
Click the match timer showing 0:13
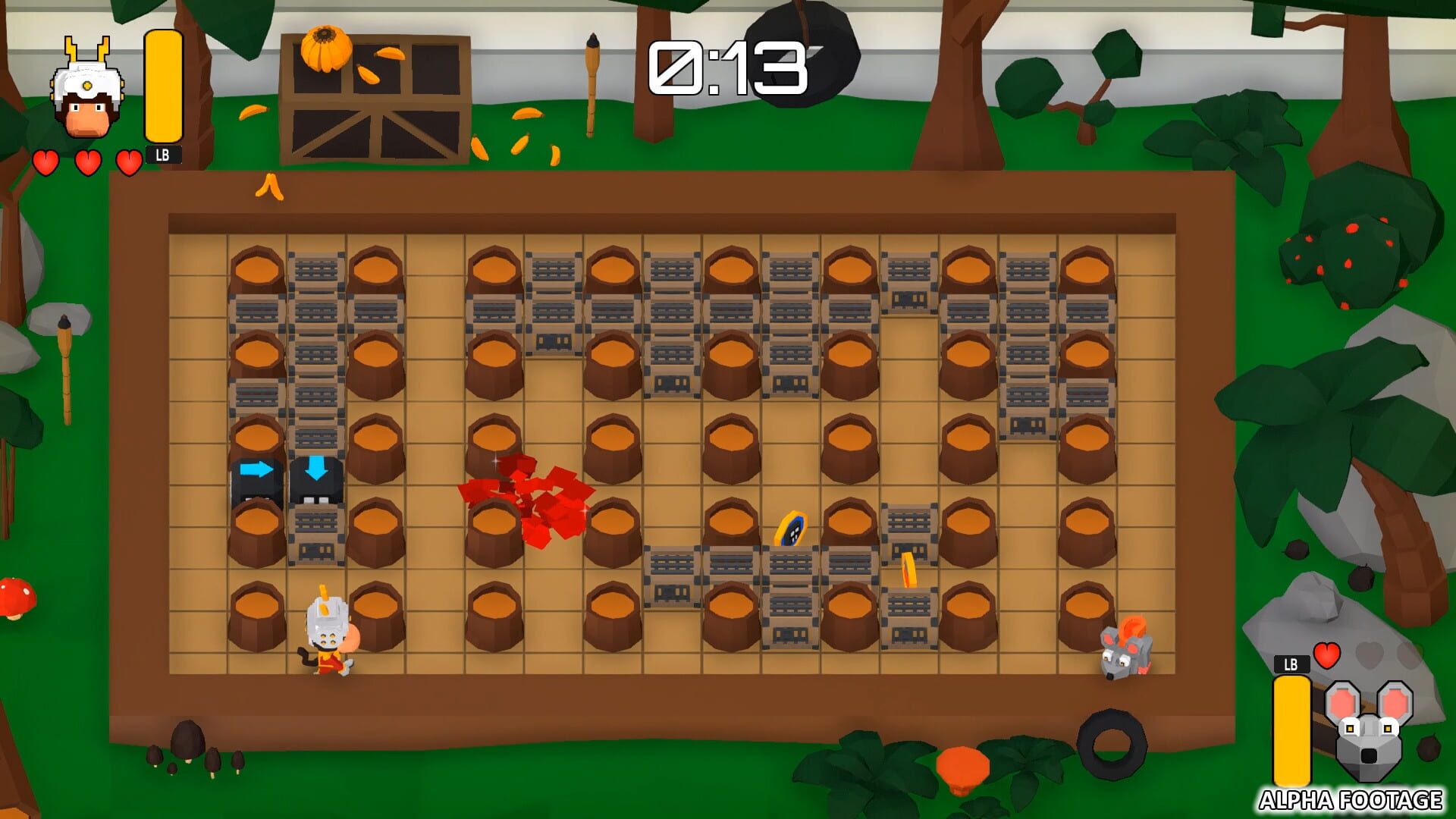(x=726, y=68)
